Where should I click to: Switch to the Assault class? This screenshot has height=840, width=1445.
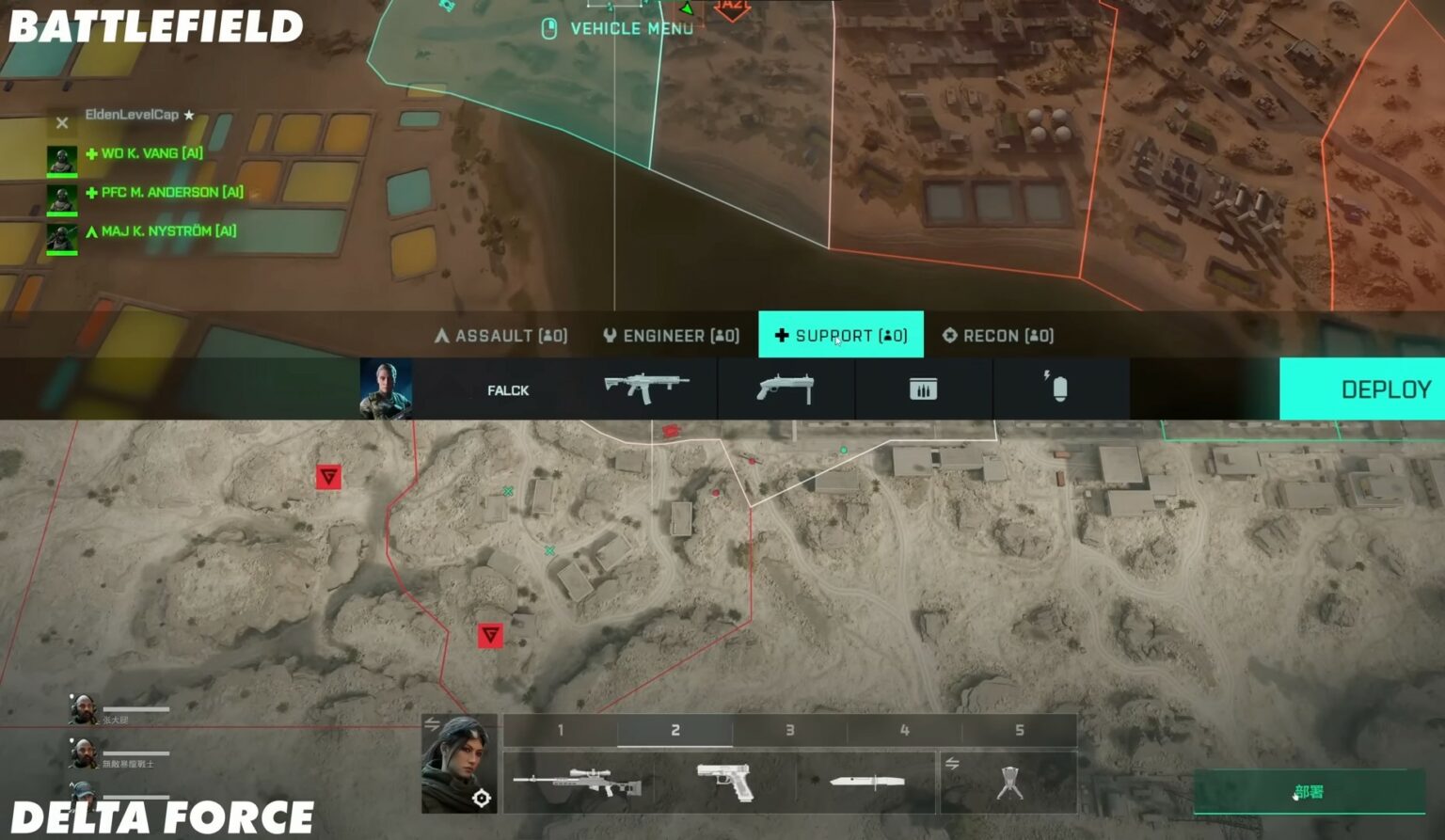500,335
